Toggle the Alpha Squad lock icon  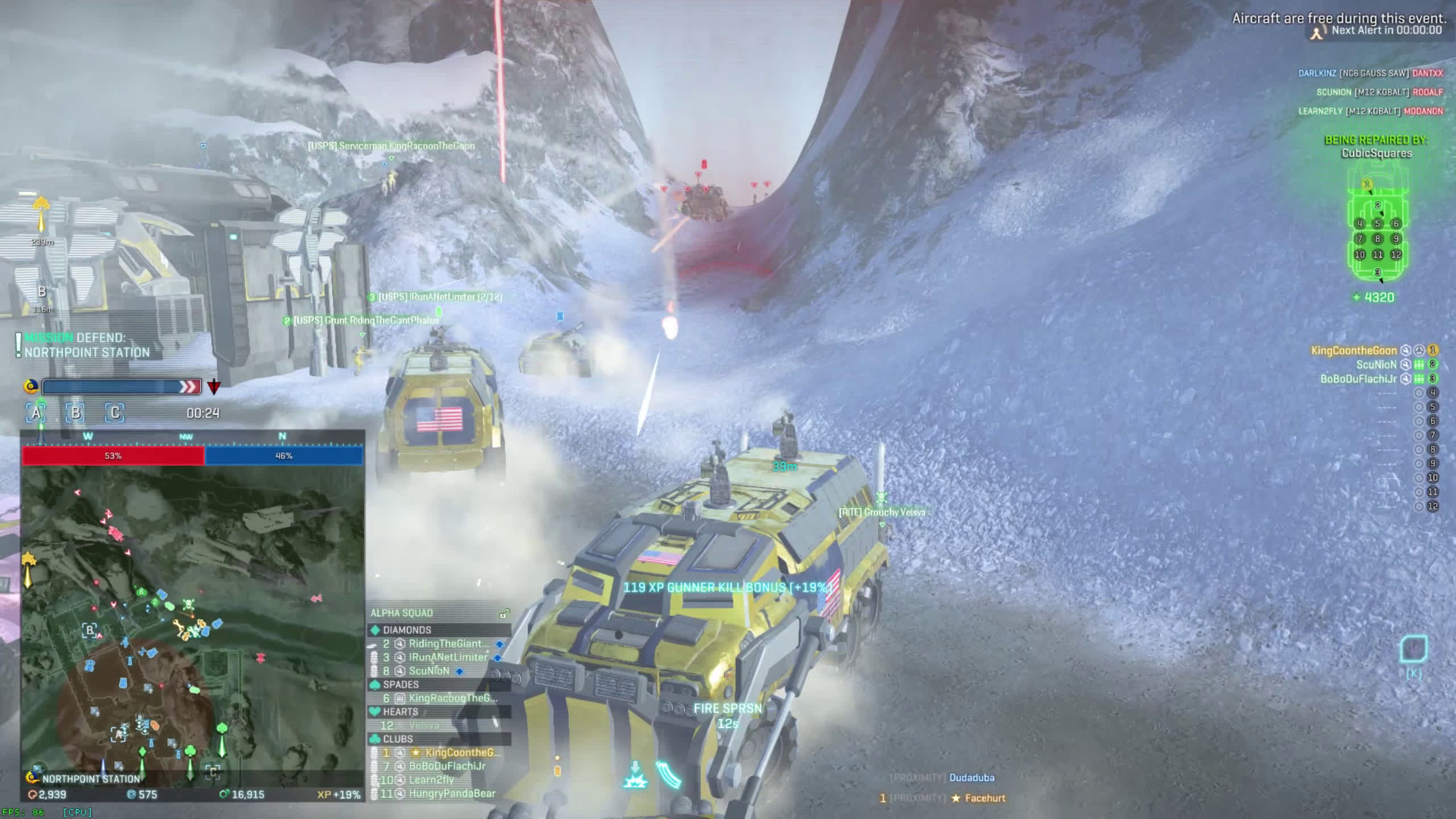(x=503, y=613)
